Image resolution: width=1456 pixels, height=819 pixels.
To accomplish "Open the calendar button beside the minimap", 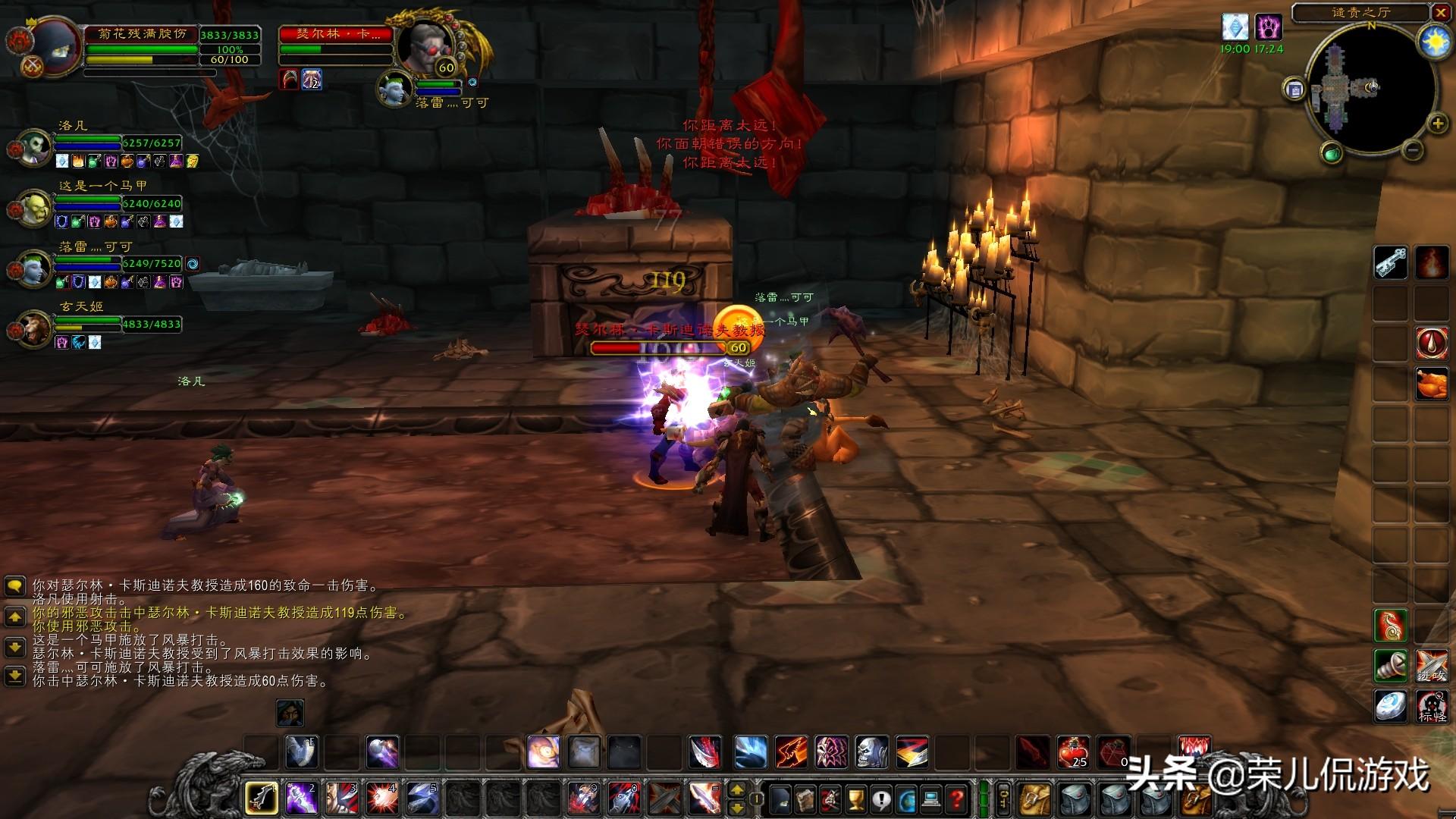I will [1294, 89].
